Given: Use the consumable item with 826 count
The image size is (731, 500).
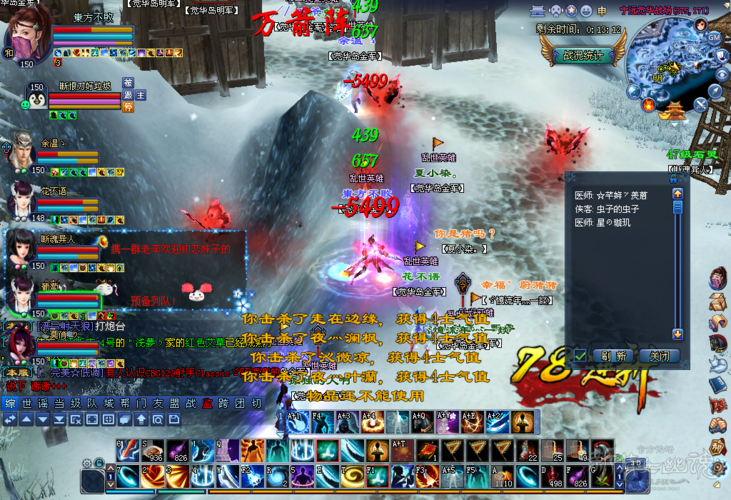Looking at the screenshot, I should click(177, 451).
